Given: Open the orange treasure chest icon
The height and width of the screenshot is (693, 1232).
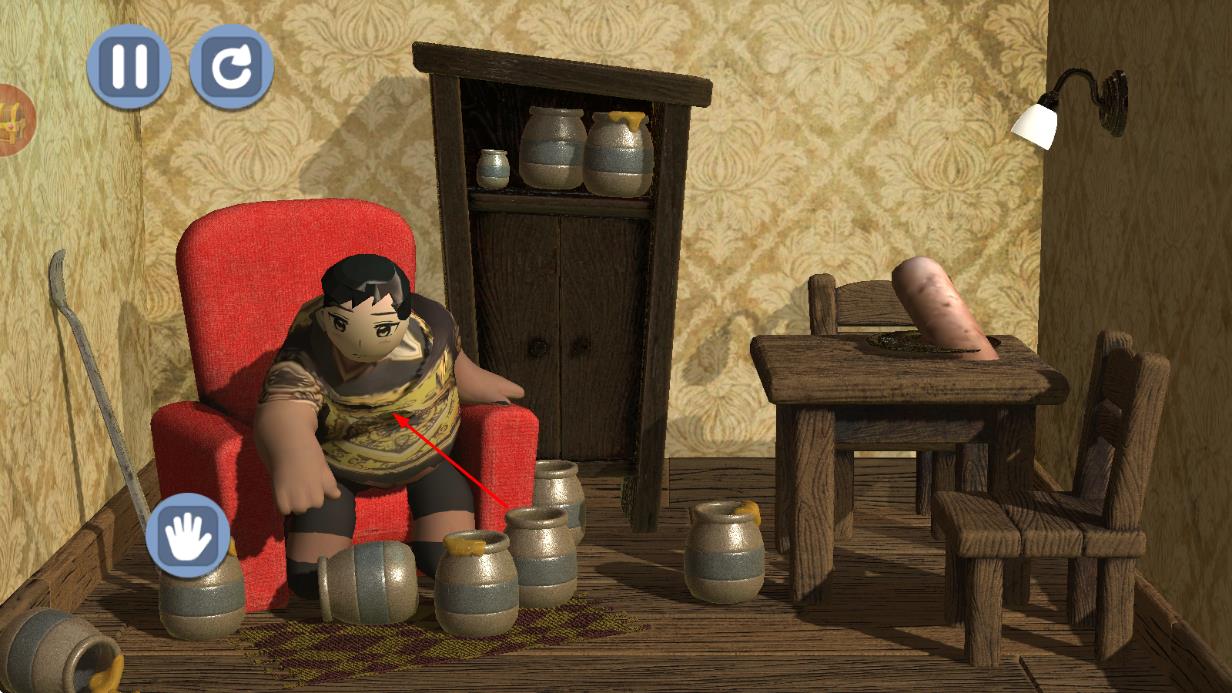Looking at the screenshot, I should pyautogui.click(x=14, y=120).
